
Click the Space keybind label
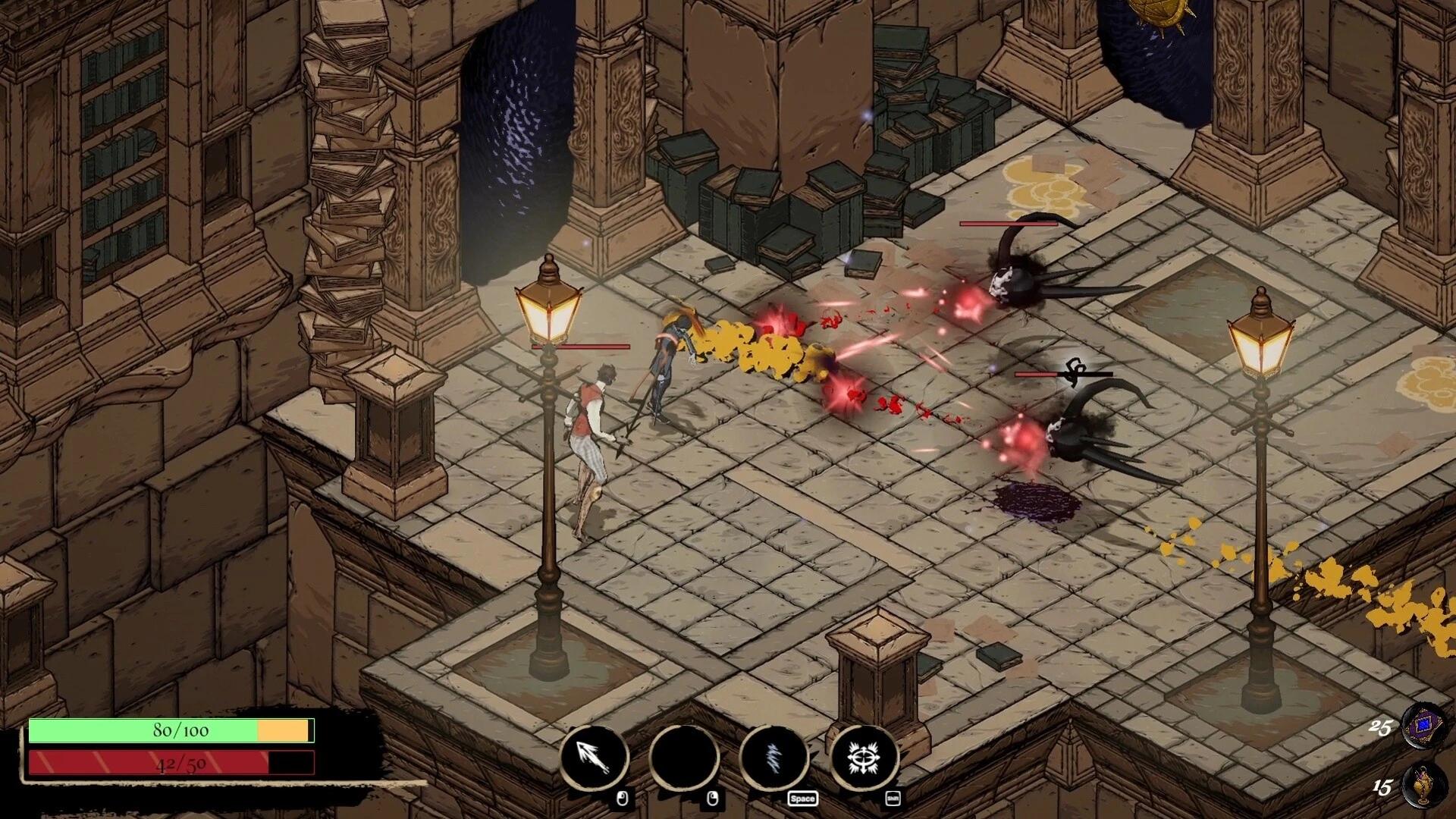[x=802, y=798]
